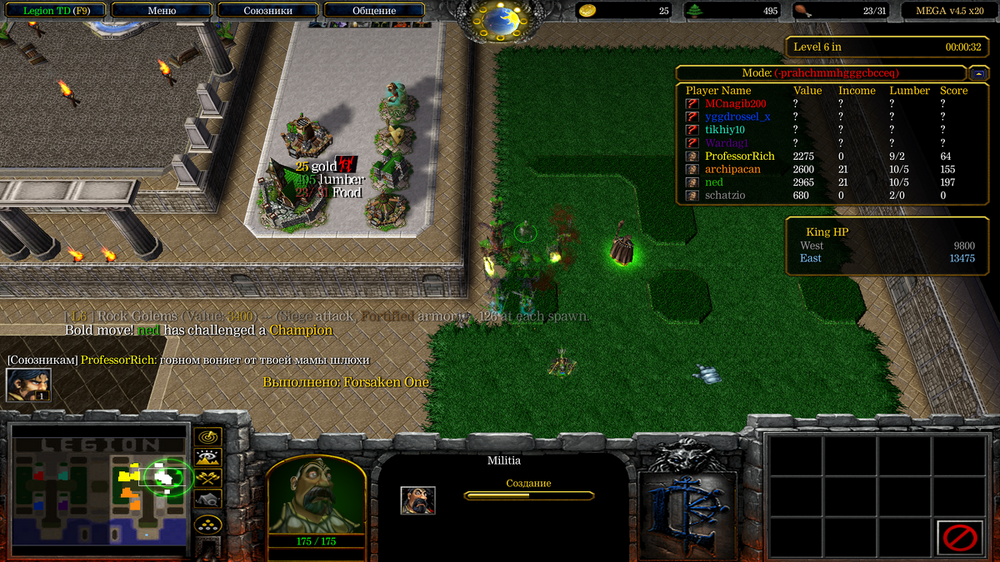Click the bearded hero icon beside chat
The height and width of the screenshot is (562, 1000).
click(28, 385)
